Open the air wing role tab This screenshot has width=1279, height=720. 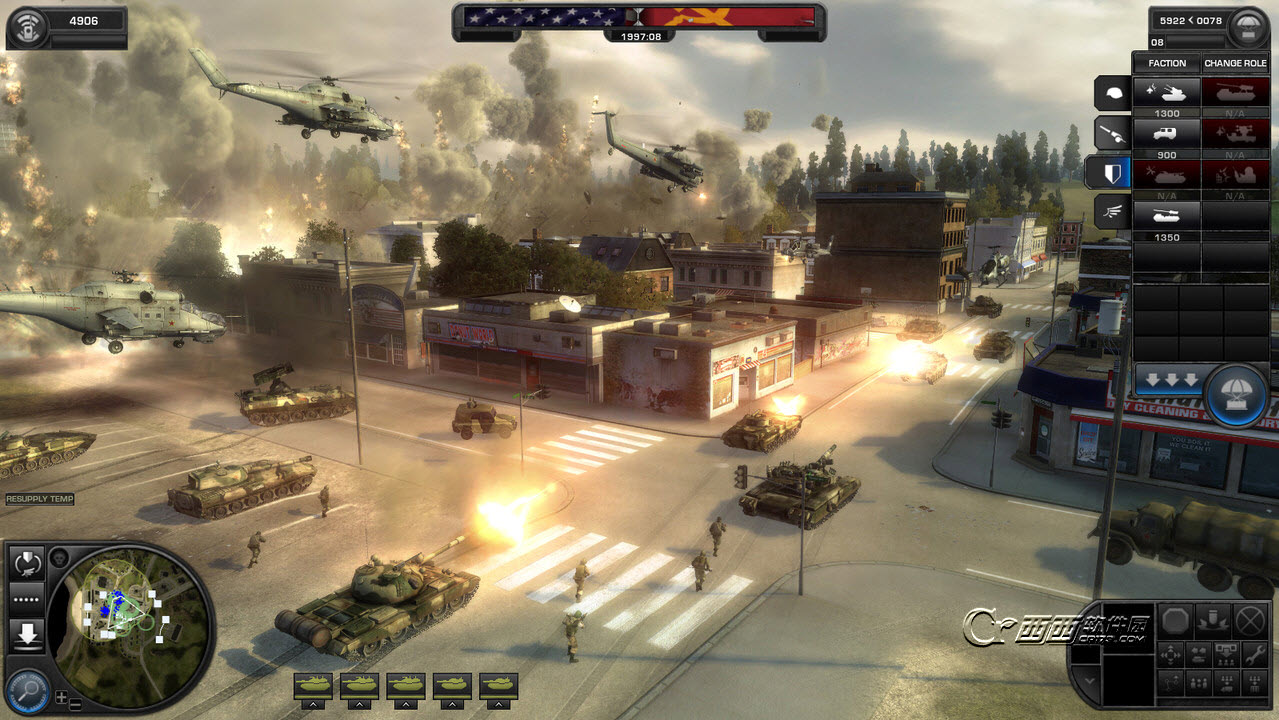pyautogui.click(x=1113, y=211)
